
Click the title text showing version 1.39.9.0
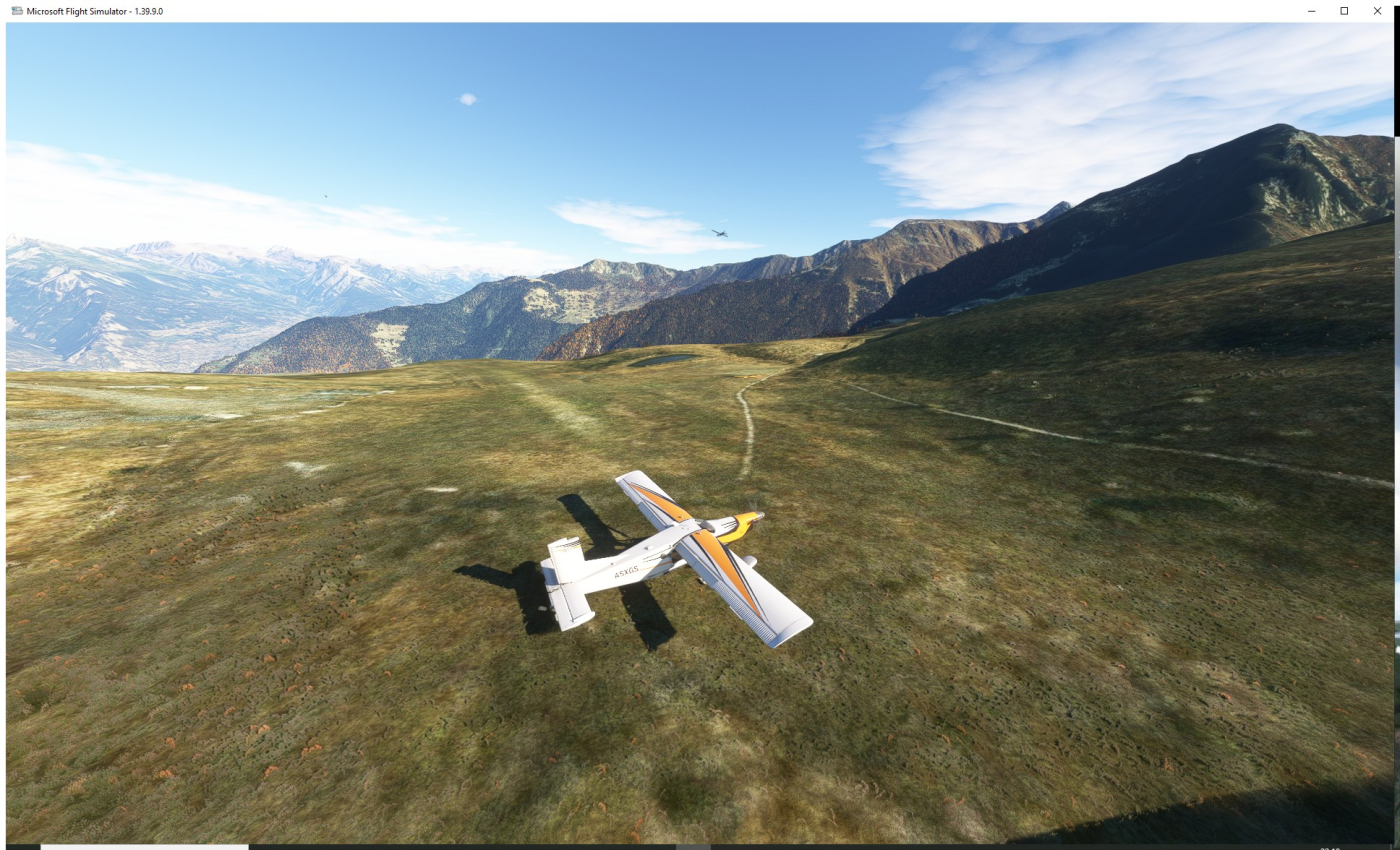click(x=95, y=11)
